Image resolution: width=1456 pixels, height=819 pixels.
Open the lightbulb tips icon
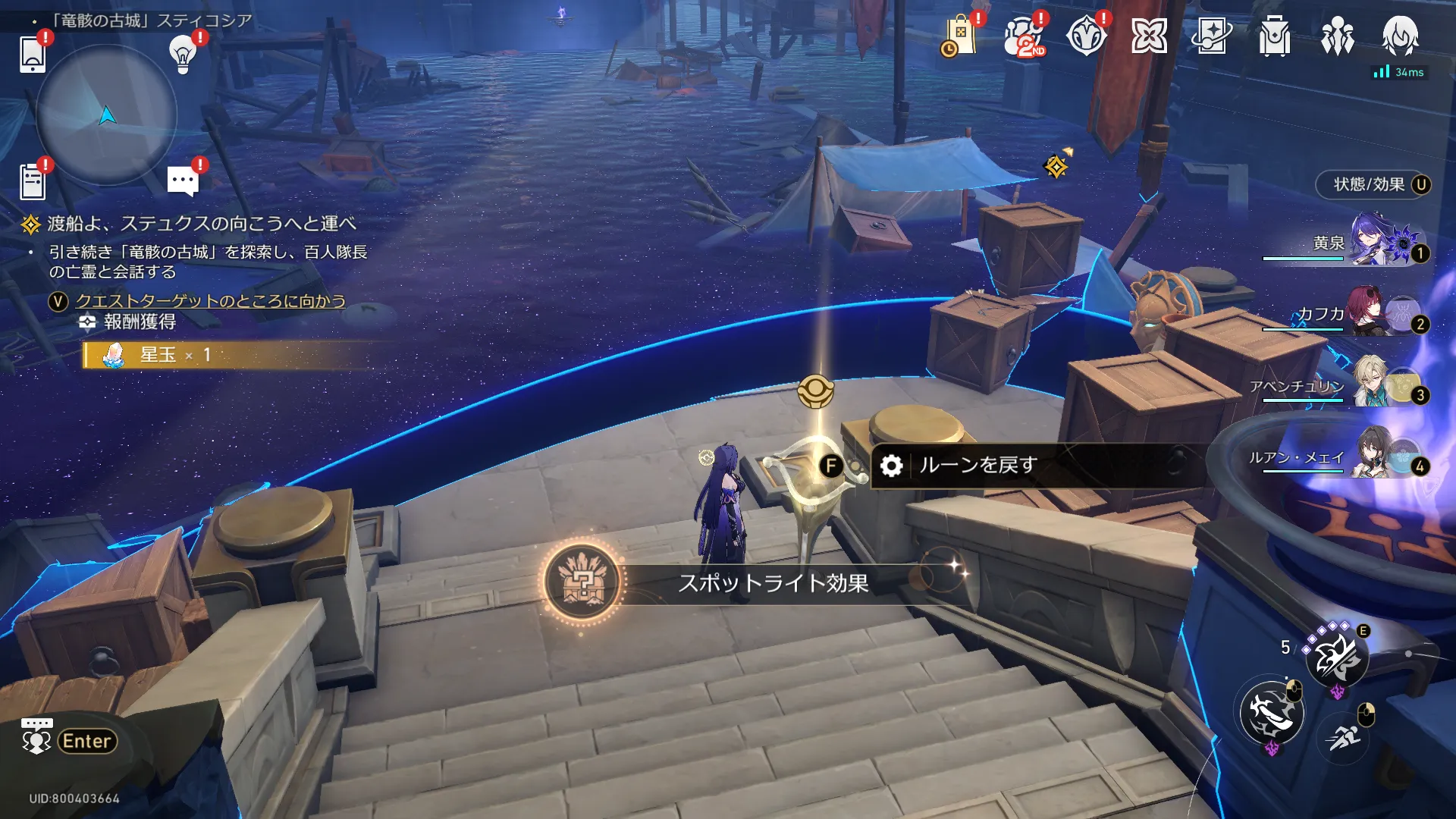[x=183, y=53]
